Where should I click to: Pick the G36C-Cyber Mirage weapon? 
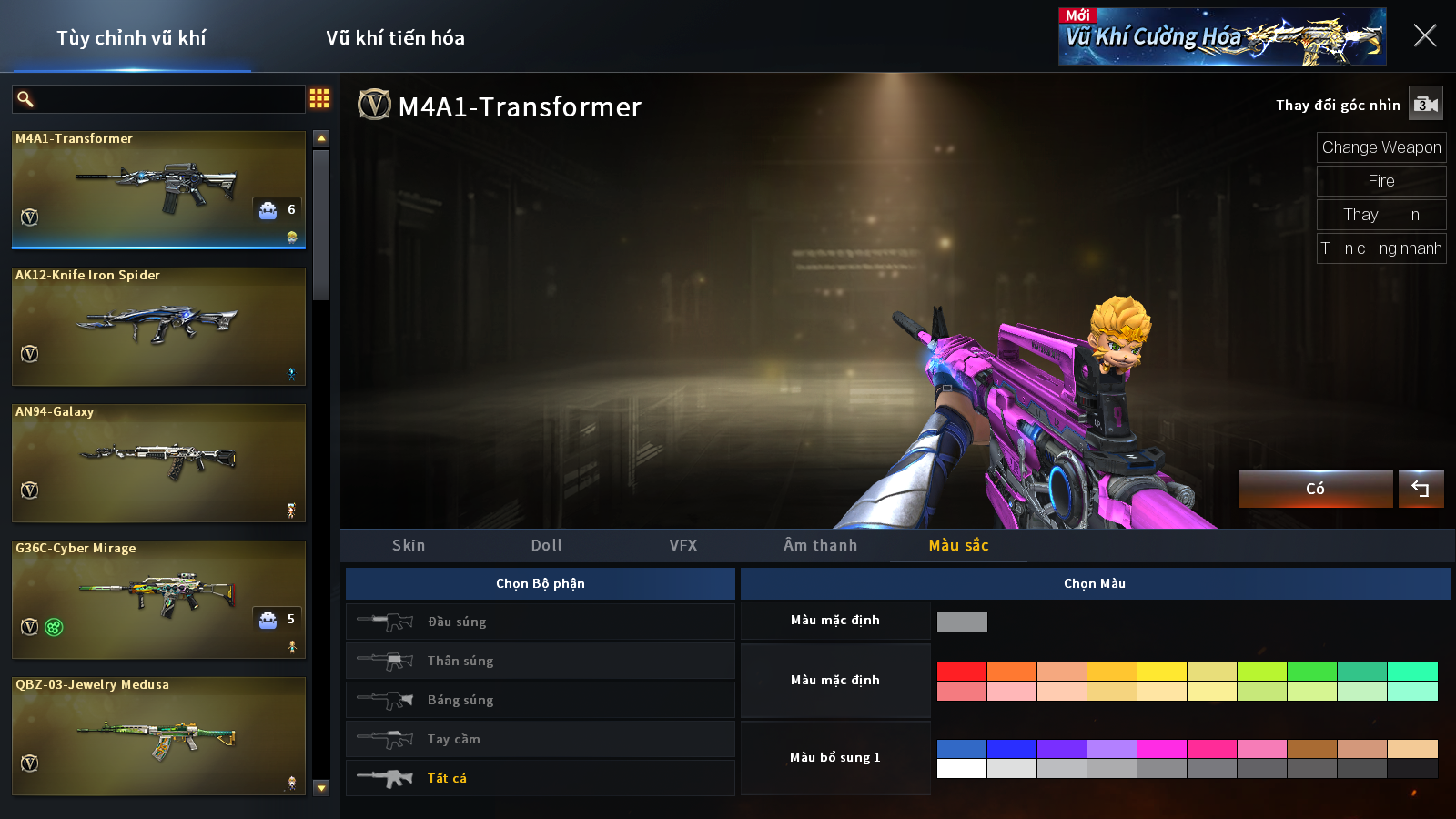(x=158, y=599)
